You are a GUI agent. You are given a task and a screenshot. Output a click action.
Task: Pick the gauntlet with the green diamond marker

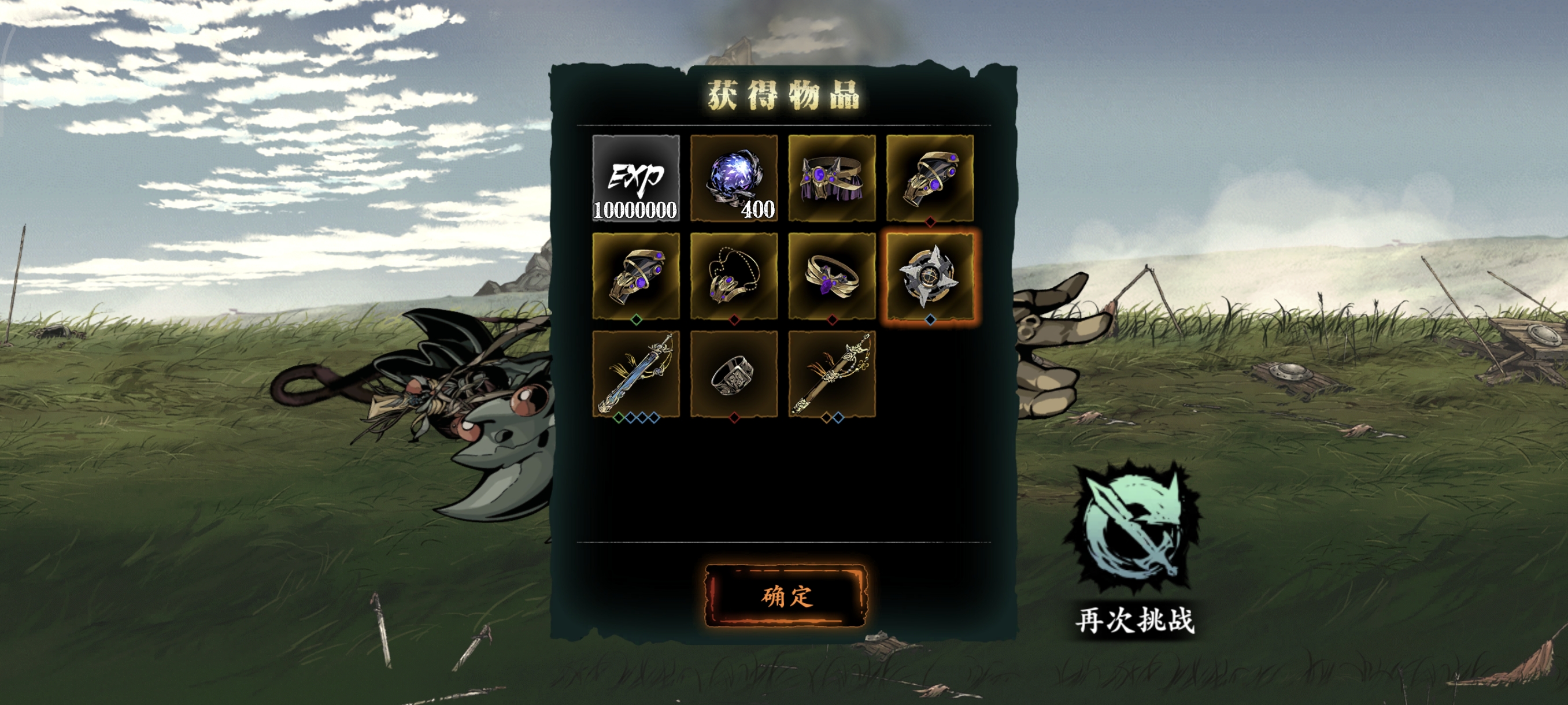[635, 276]
